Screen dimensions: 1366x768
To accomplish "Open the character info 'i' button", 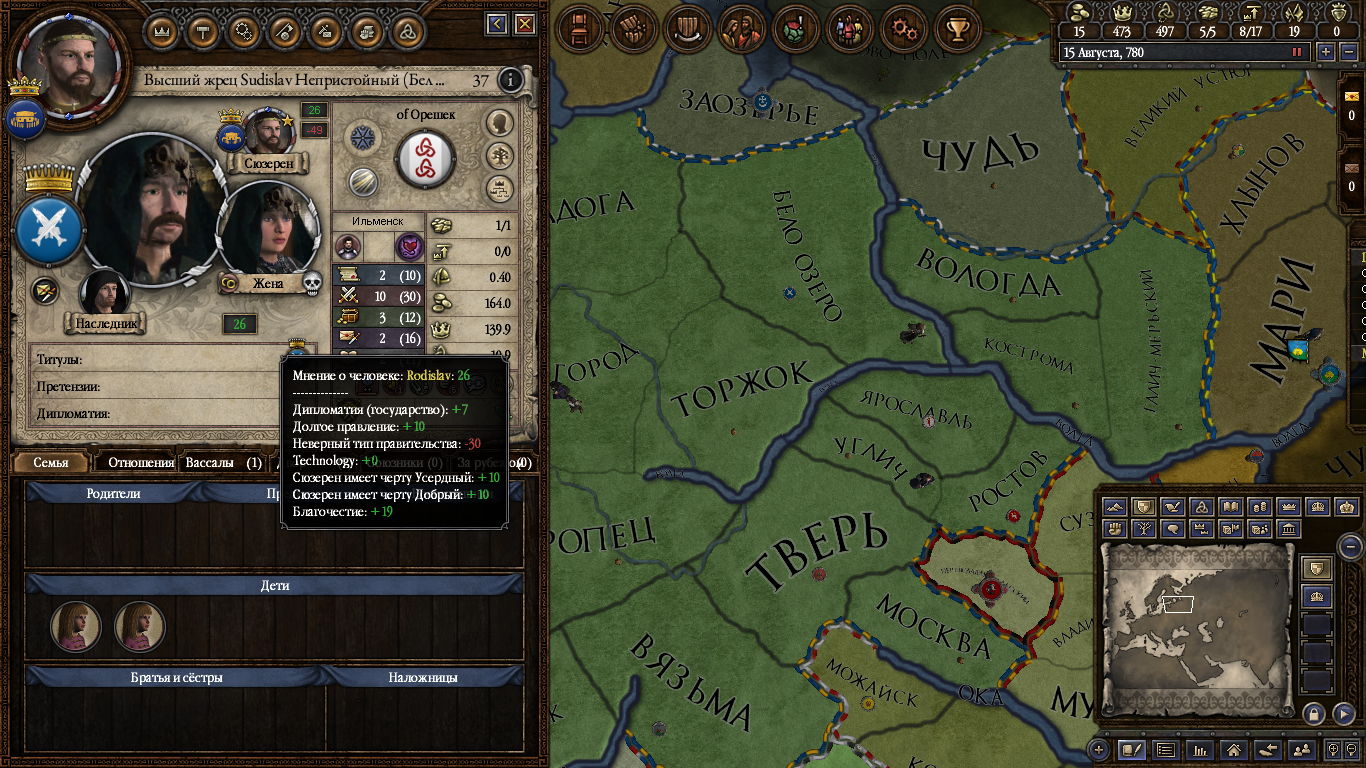I will pos(511,80).
